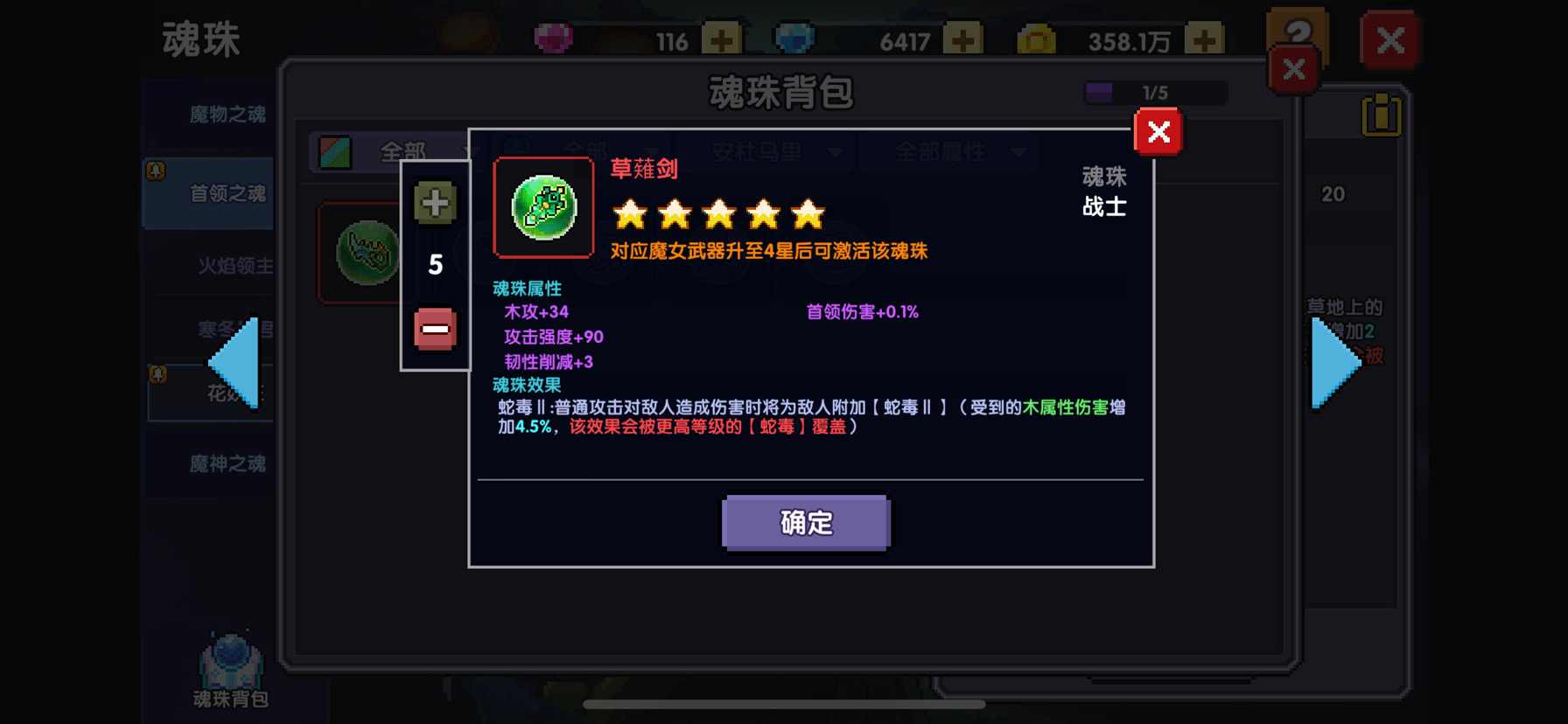Screen dimensions: 1568x724
Task: Click the pink gem icon showing 116
Action: (x=551, y=38)
